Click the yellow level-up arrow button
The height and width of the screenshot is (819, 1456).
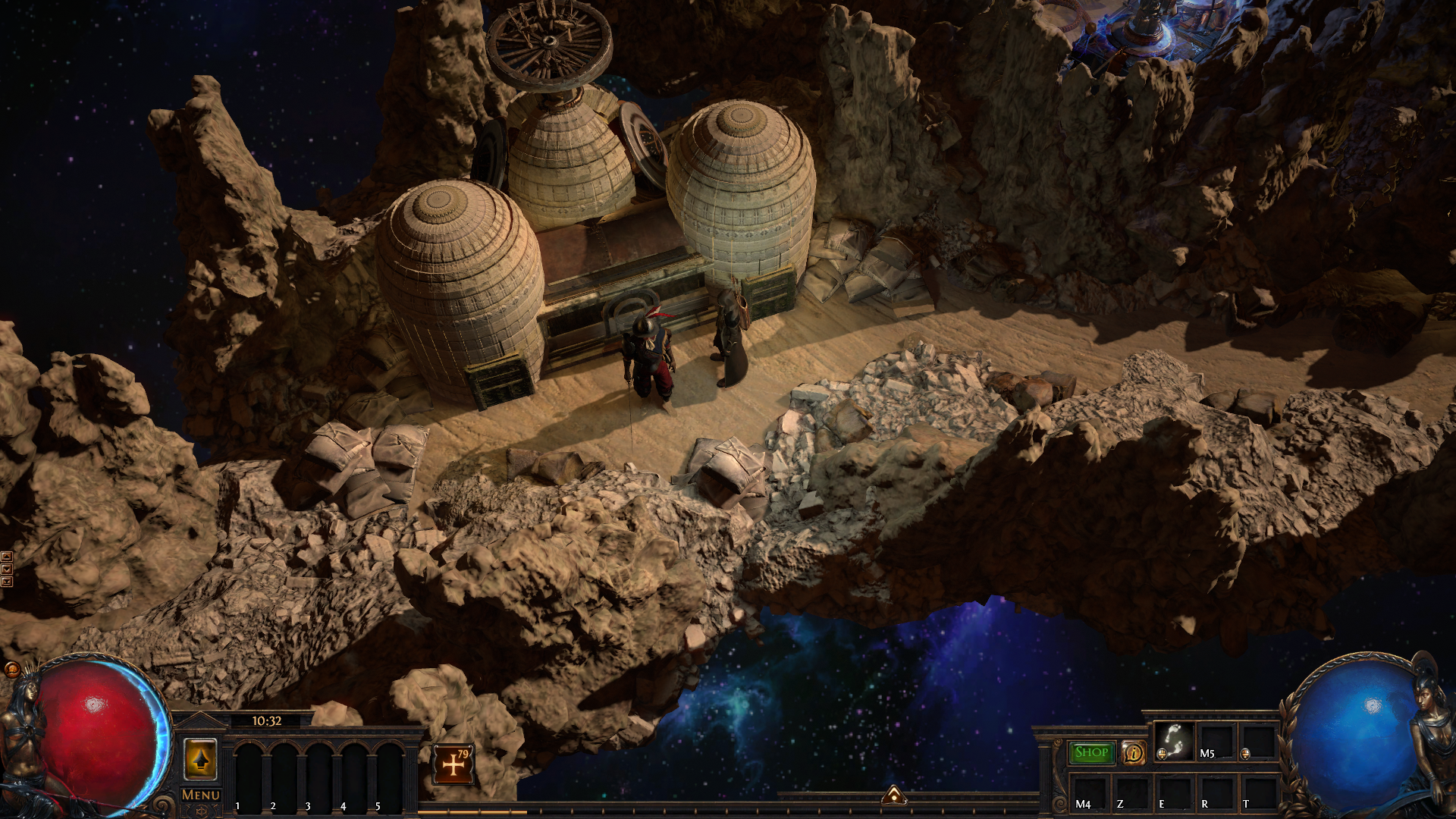[x=200, y=759]
